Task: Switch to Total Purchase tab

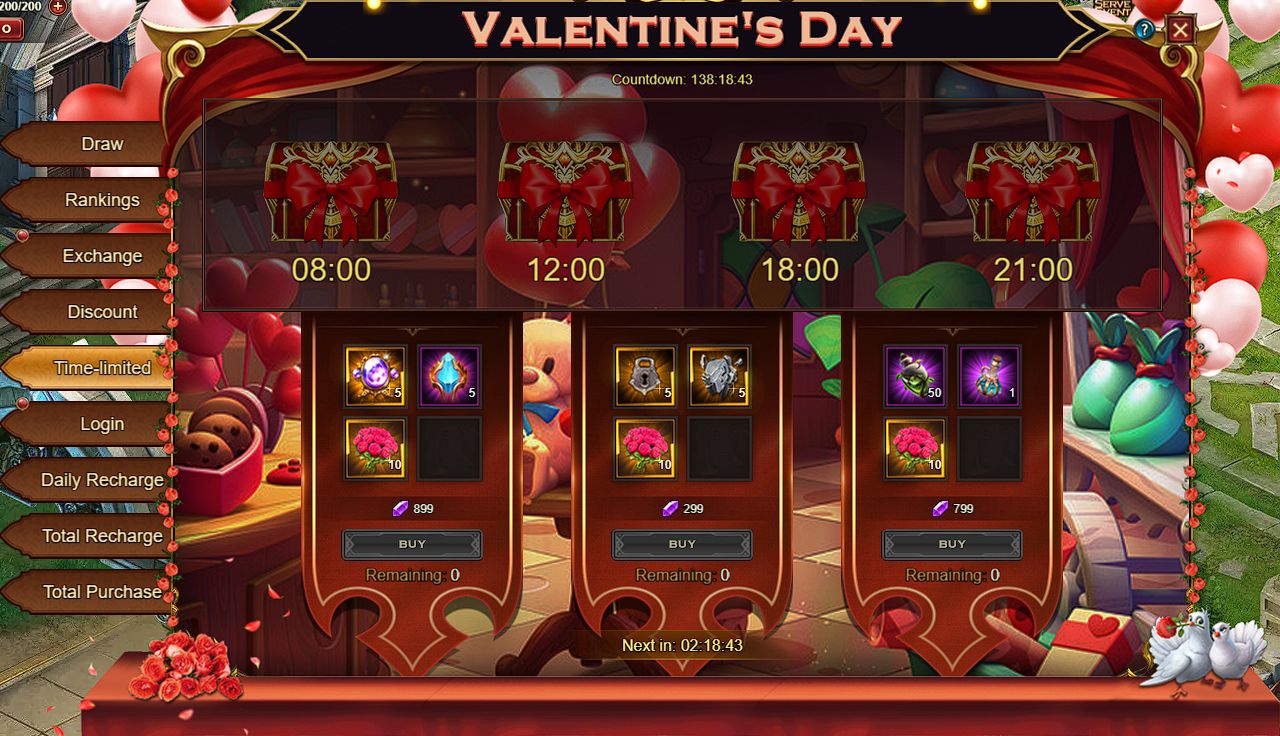Action: [x=101, y=592]
